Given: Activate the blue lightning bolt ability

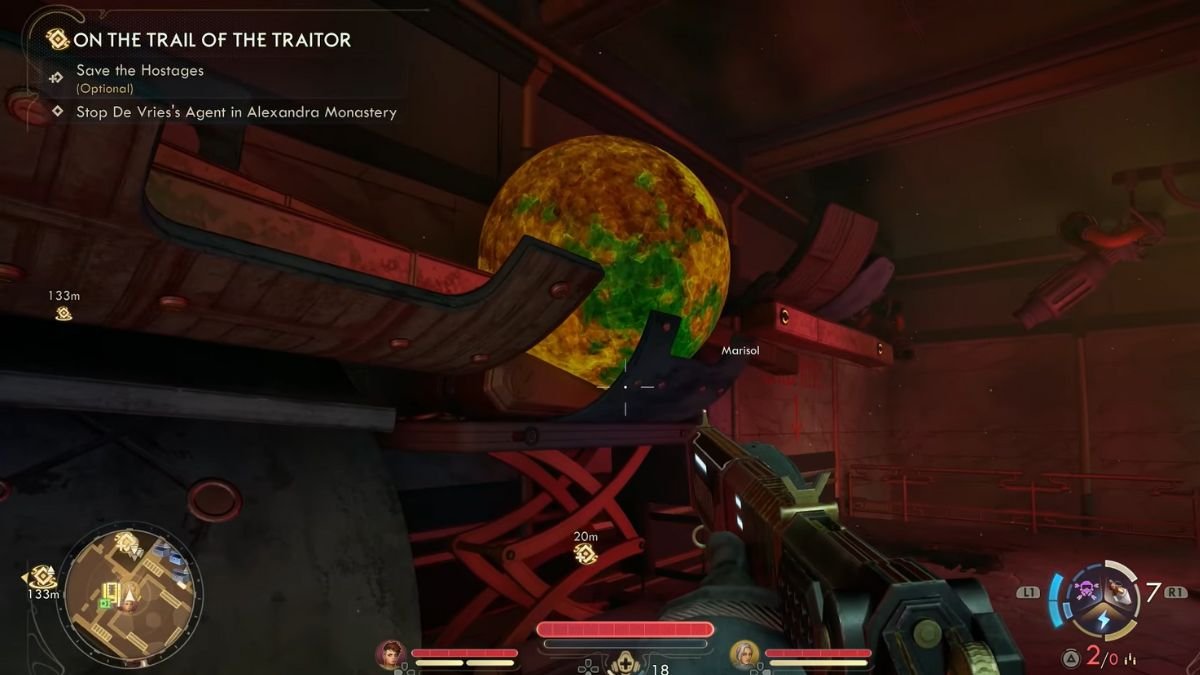Looking at the screenshot, I should pyautogui.click(x=1103, y=620).
